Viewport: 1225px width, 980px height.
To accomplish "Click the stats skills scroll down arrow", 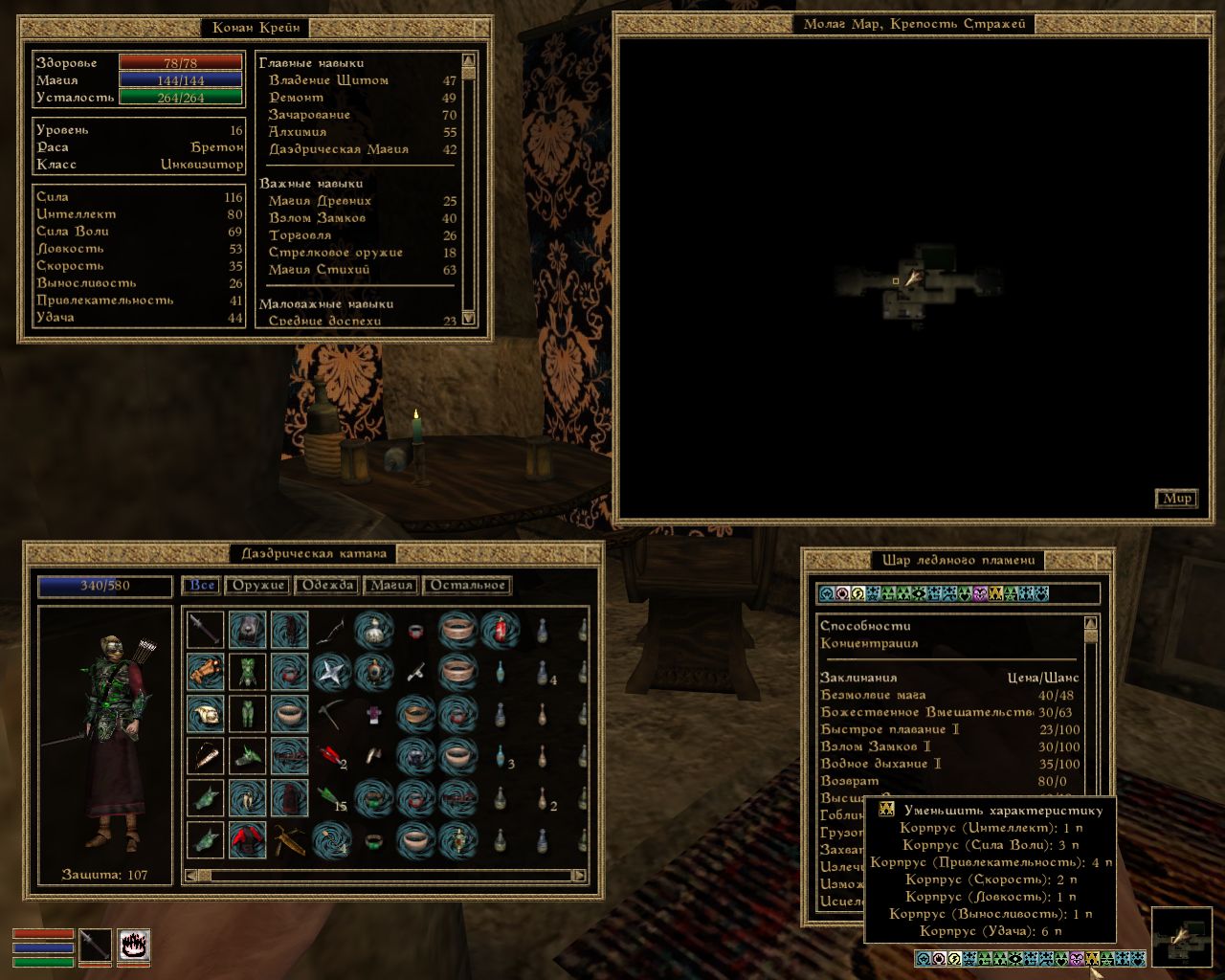I will coord(469,319).
